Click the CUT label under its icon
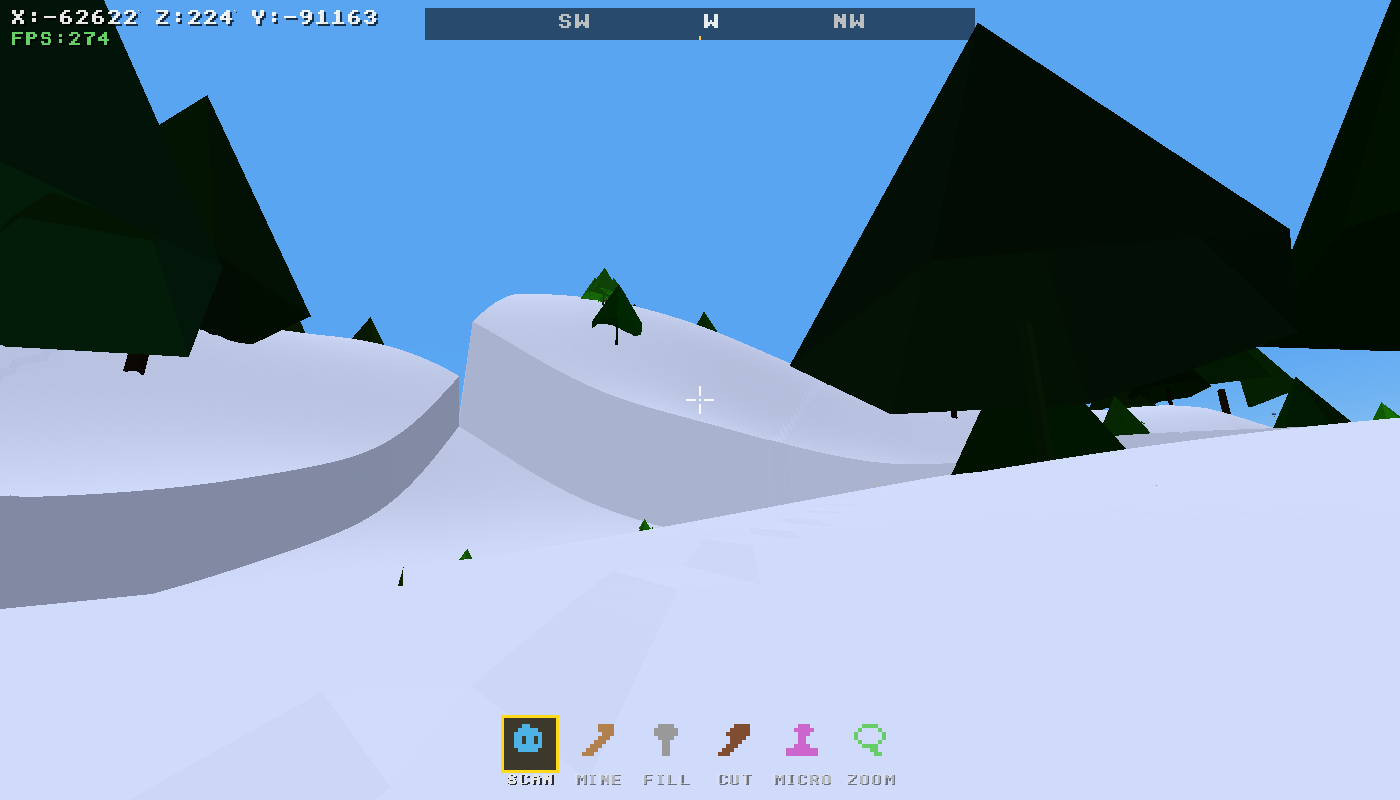Viewport: 1400px width, 800px height. (735, 781)
